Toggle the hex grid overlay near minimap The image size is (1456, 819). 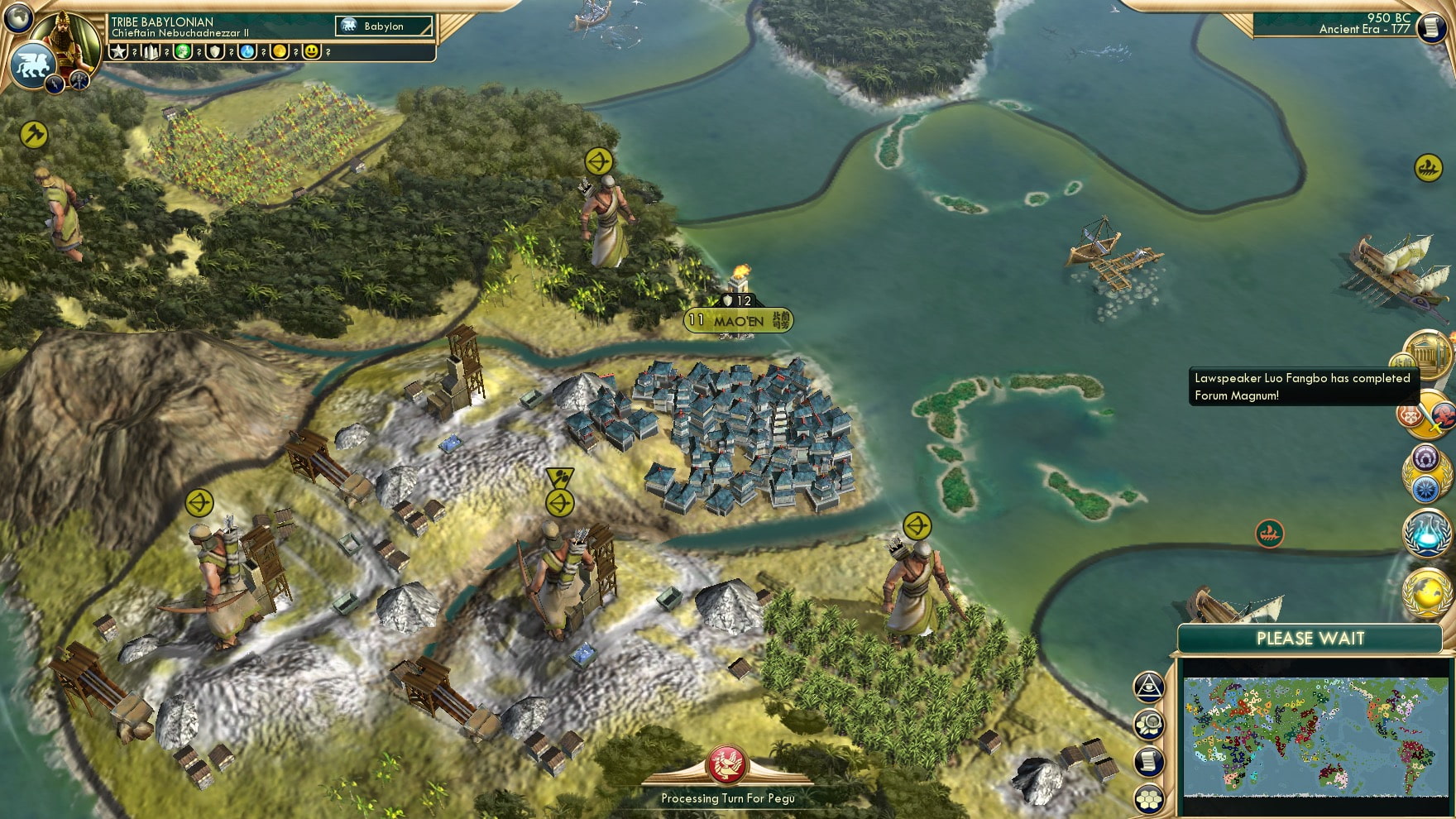click(x=1149, y=798)
